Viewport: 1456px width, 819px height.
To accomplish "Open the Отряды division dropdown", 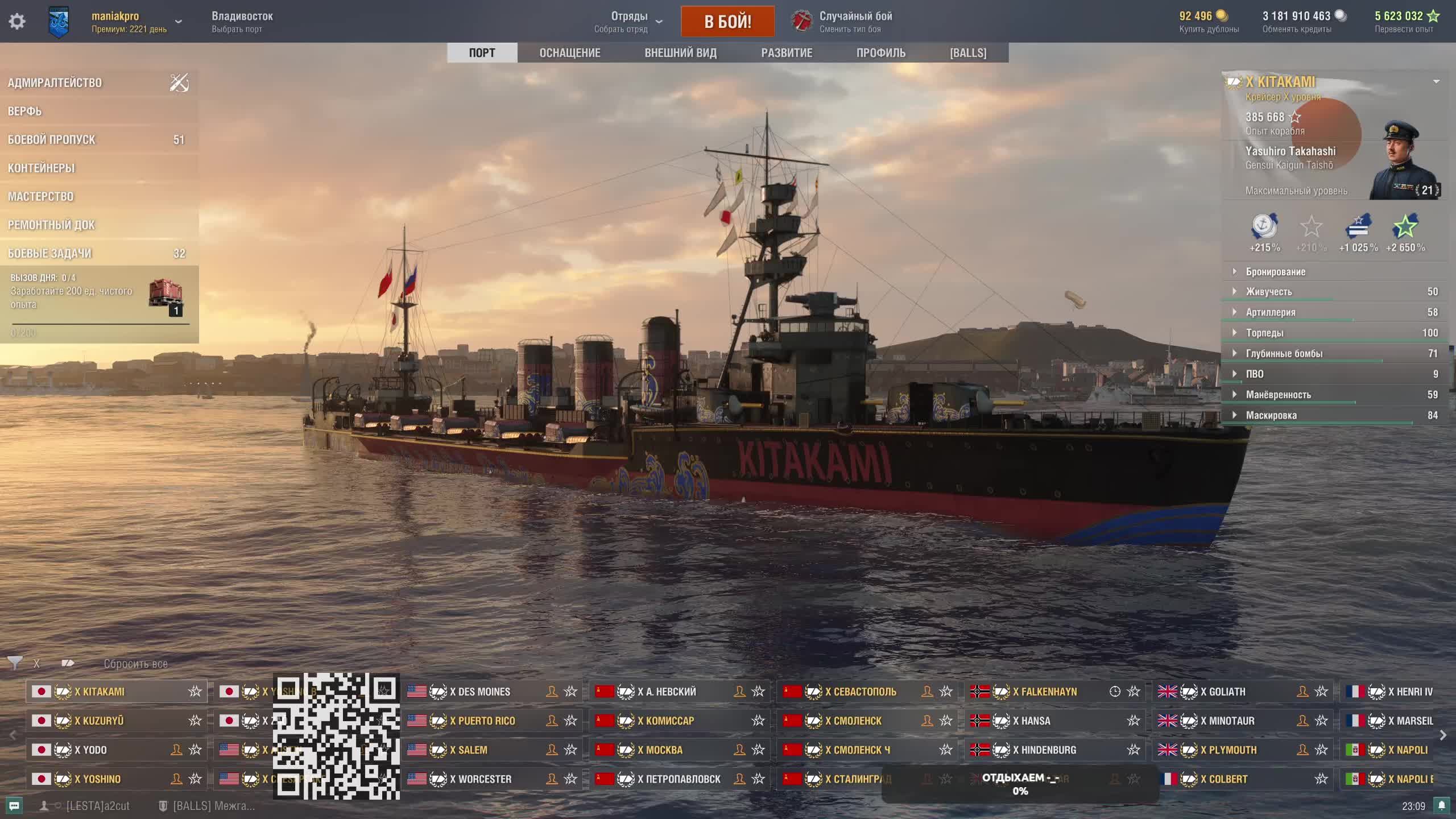I will 629,22.
